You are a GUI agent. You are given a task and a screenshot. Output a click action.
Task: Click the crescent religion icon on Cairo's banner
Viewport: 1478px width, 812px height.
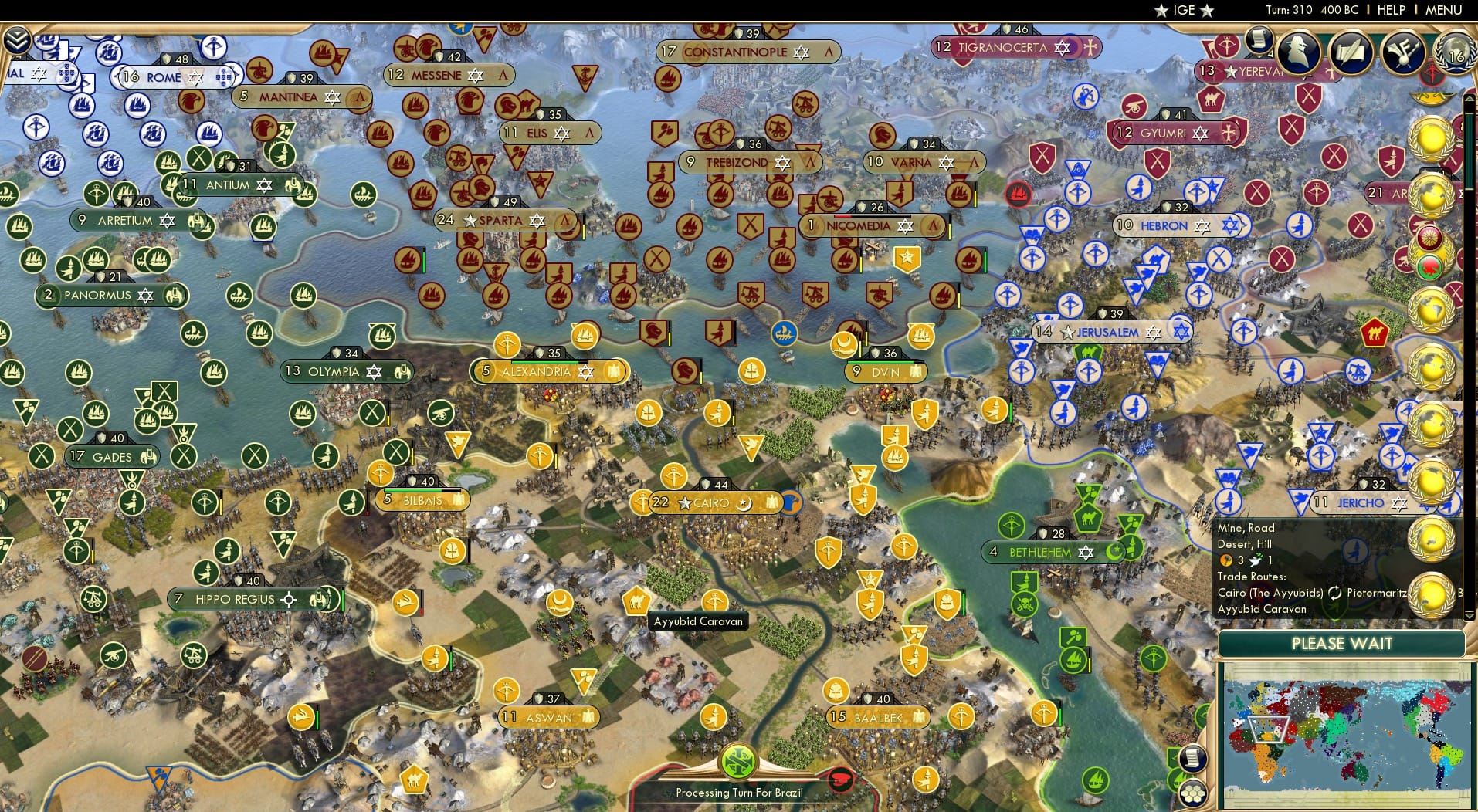coord(744,502)
